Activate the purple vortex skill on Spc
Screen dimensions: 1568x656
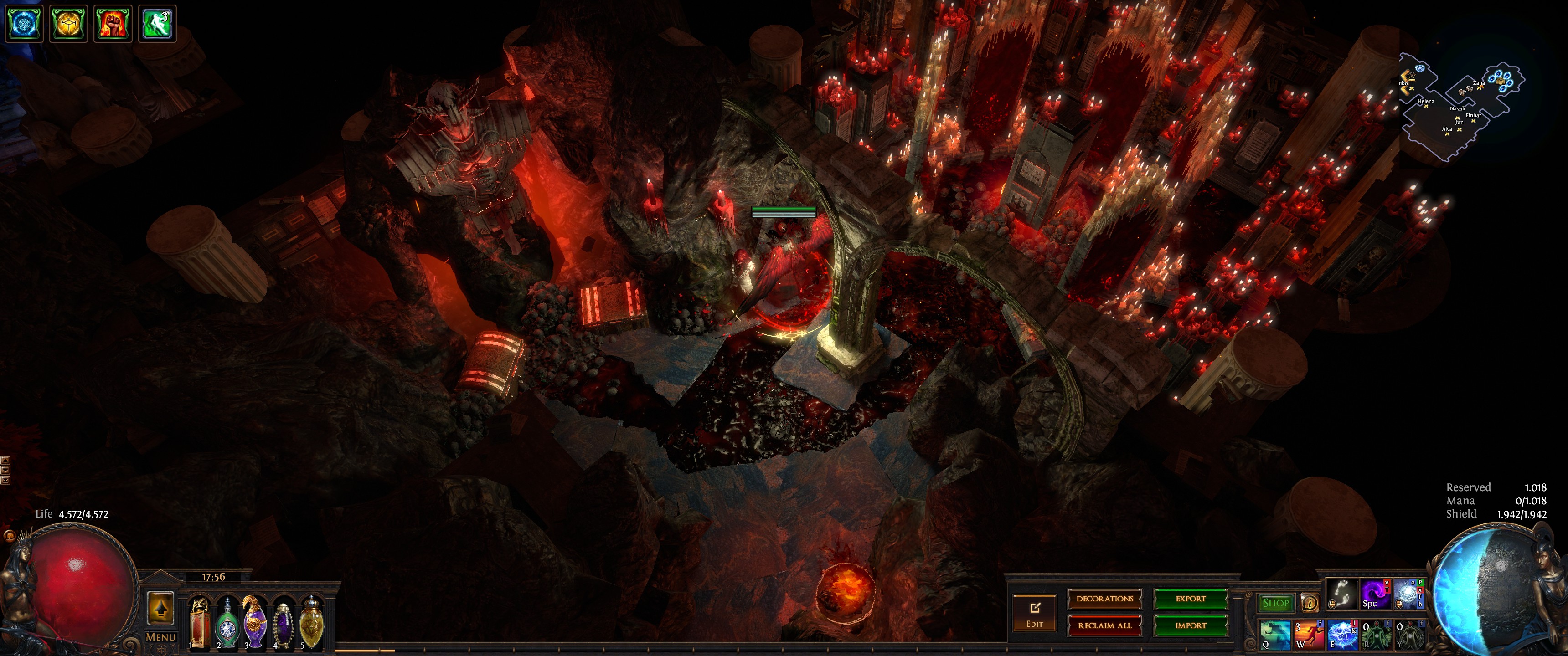click(1374, 594)
